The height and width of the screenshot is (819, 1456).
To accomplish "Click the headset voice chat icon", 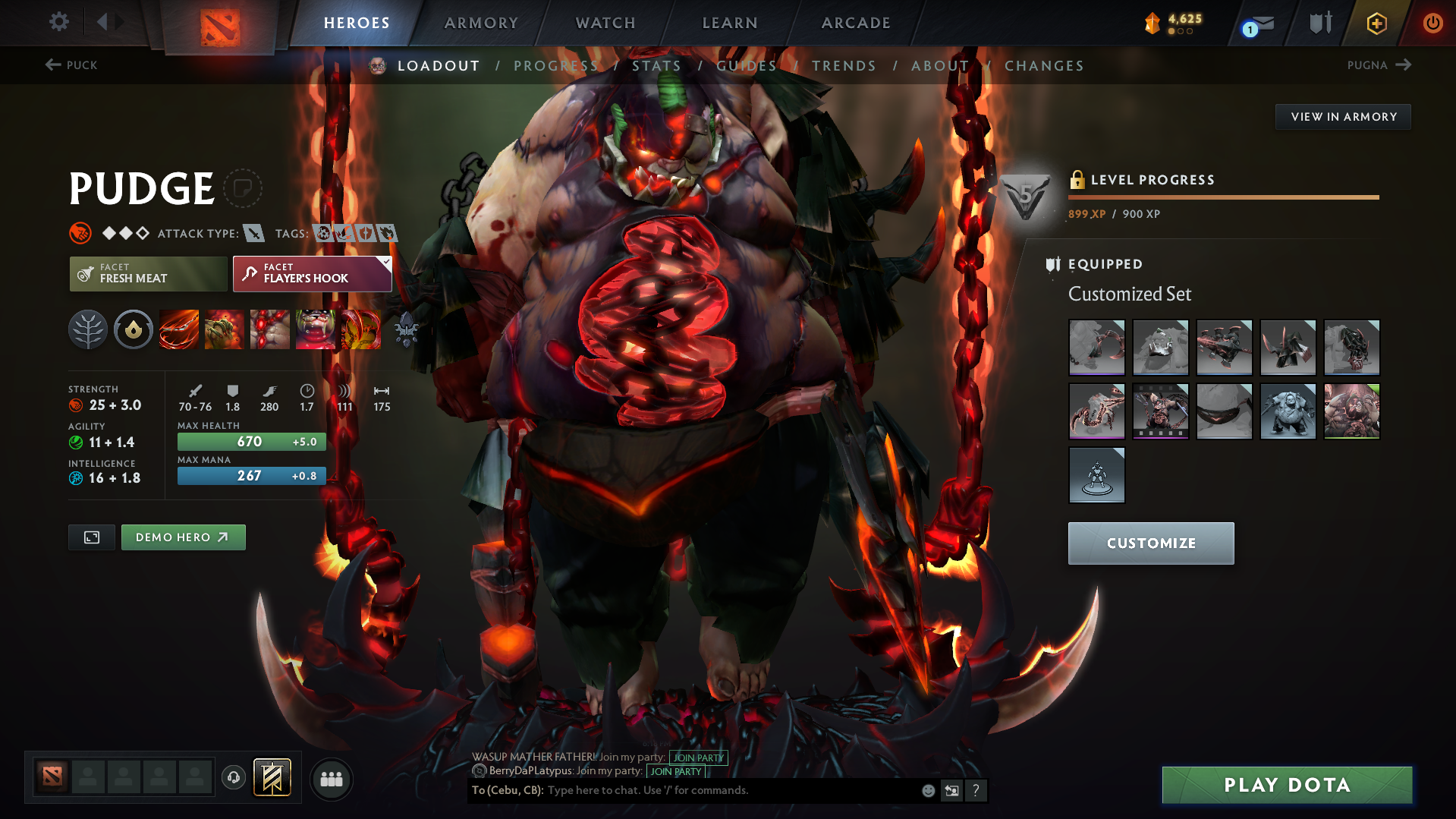I will [233, 779].
